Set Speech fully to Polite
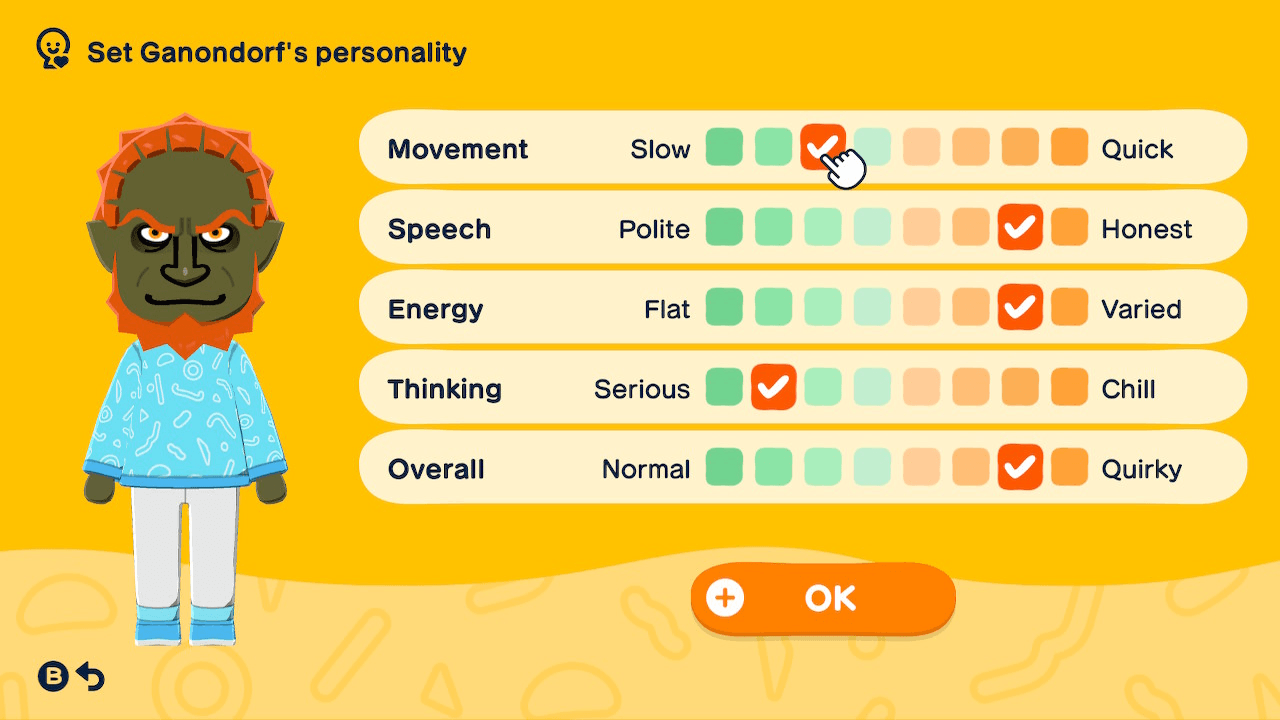 (724, 227)
